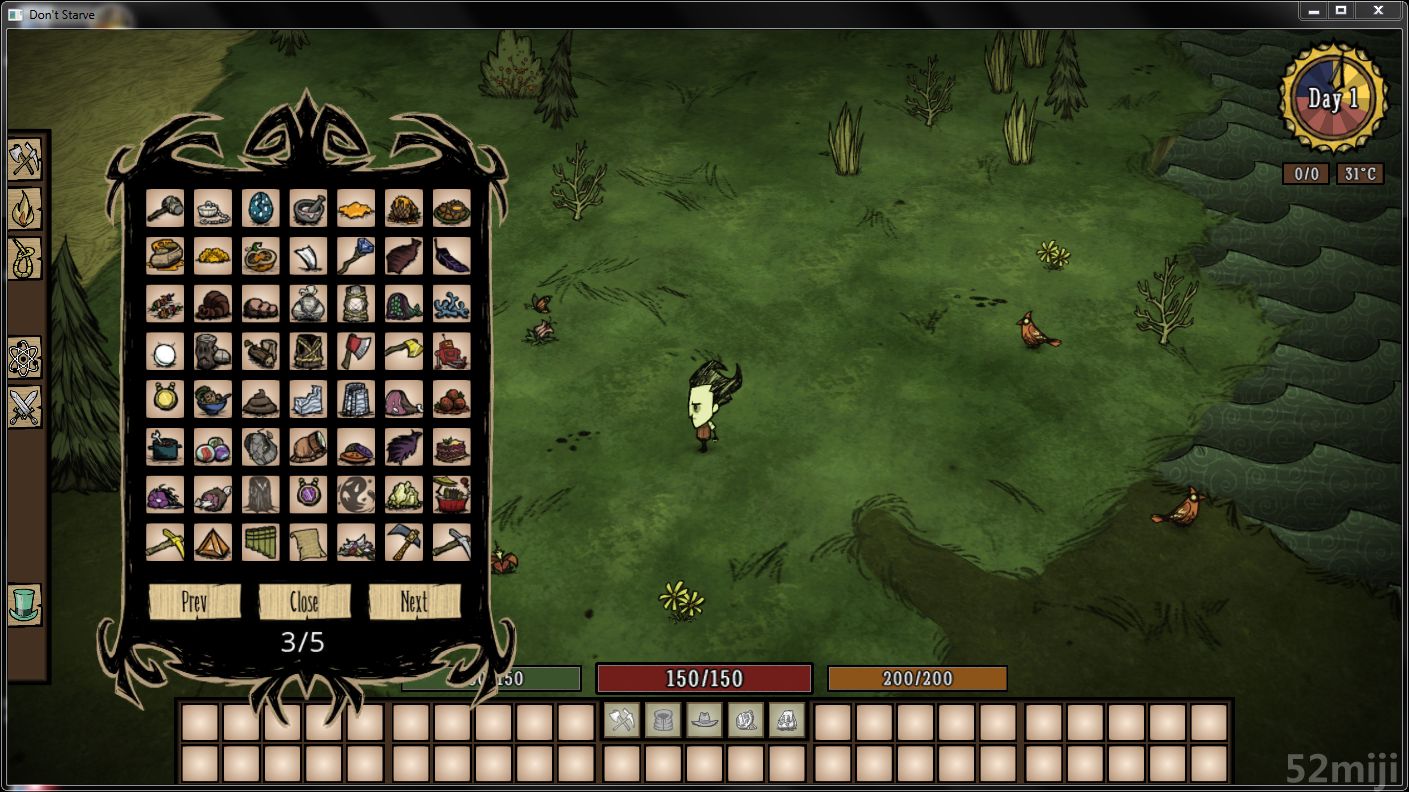Select the atom Science crafting tab

(x=24, y=357)
